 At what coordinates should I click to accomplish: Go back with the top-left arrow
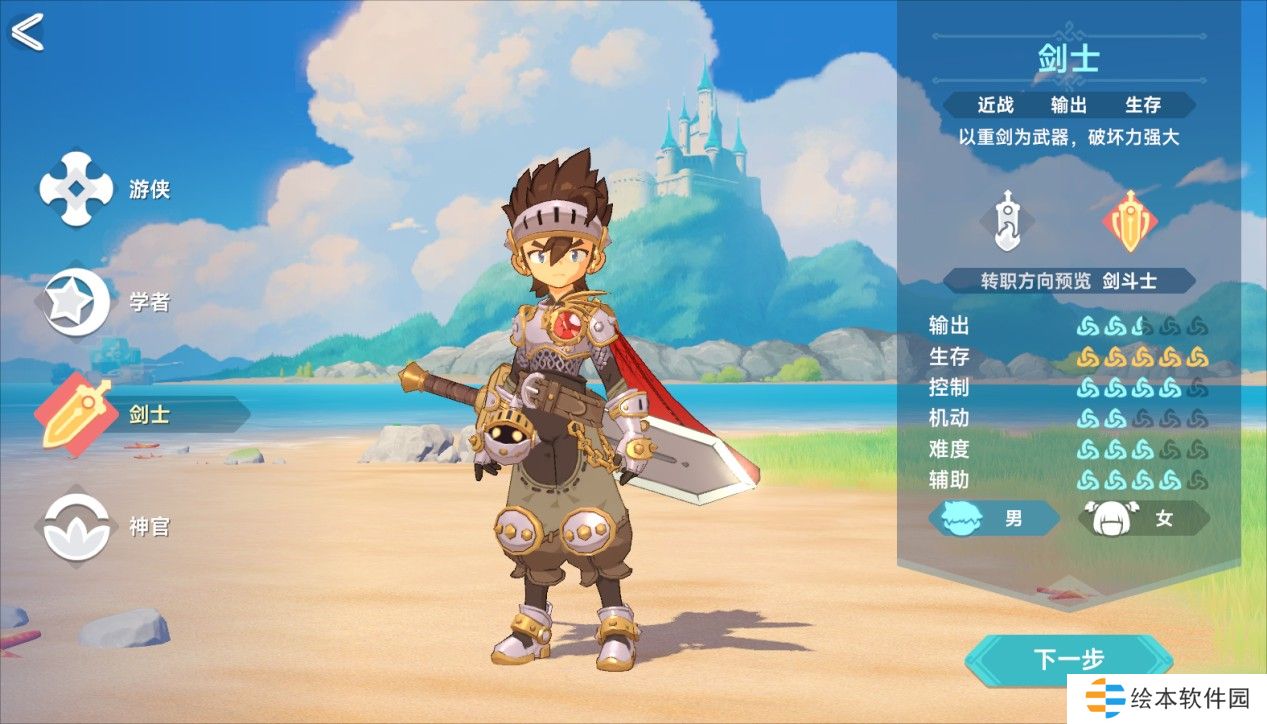27,32
